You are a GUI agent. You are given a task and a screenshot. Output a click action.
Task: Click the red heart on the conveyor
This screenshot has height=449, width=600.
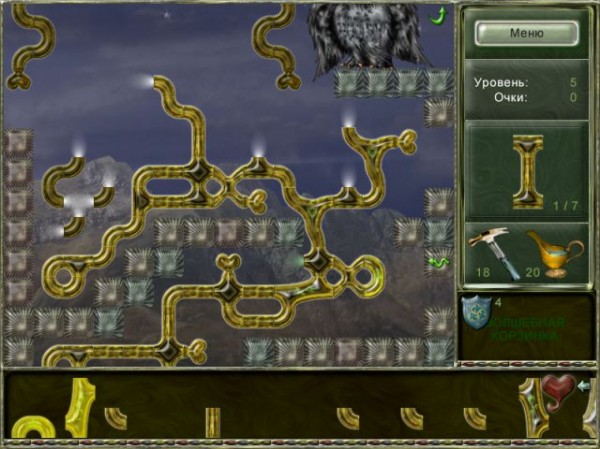(558, 387)
